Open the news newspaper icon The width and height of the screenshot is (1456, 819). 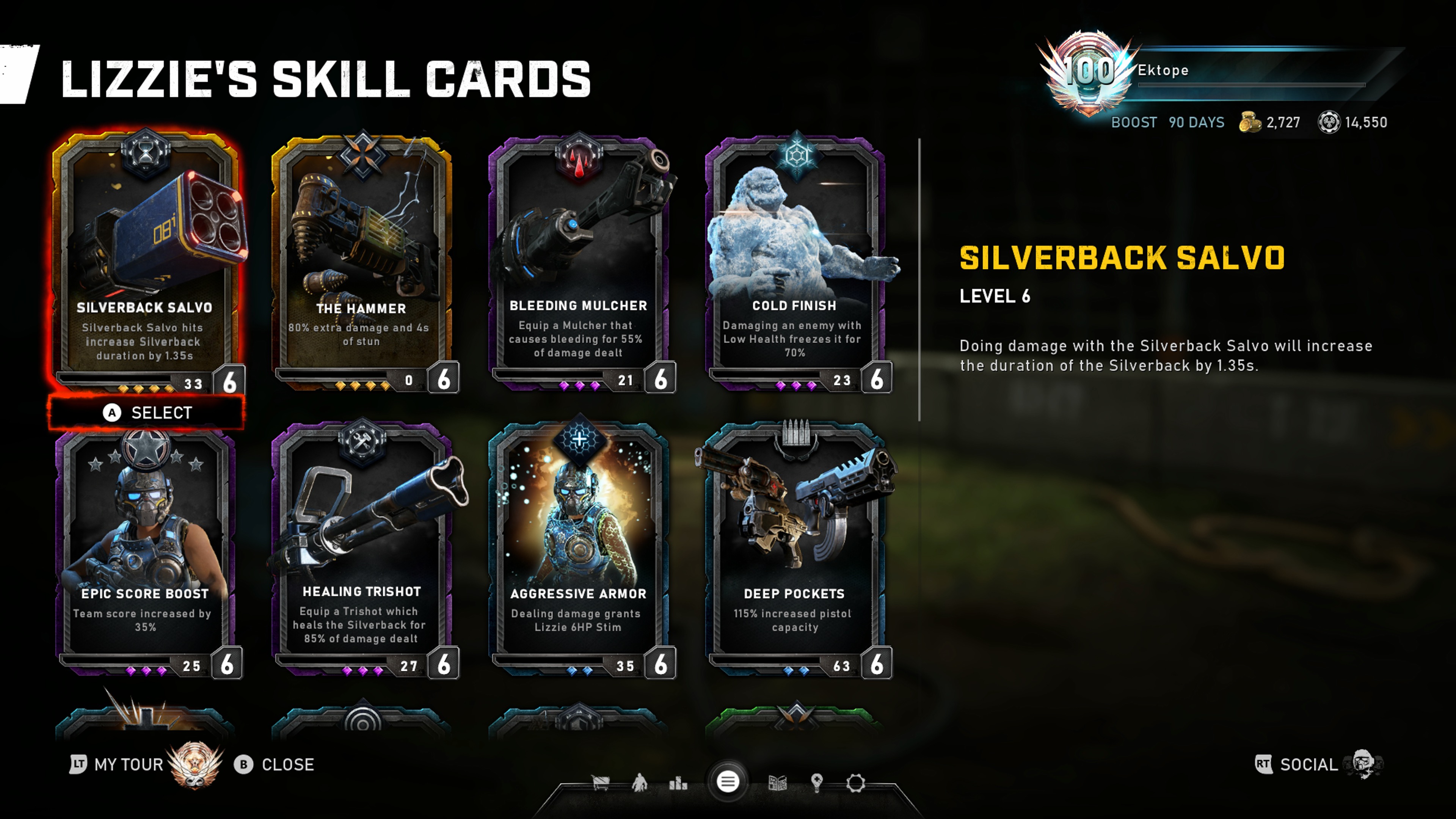(x=778, y=783)
